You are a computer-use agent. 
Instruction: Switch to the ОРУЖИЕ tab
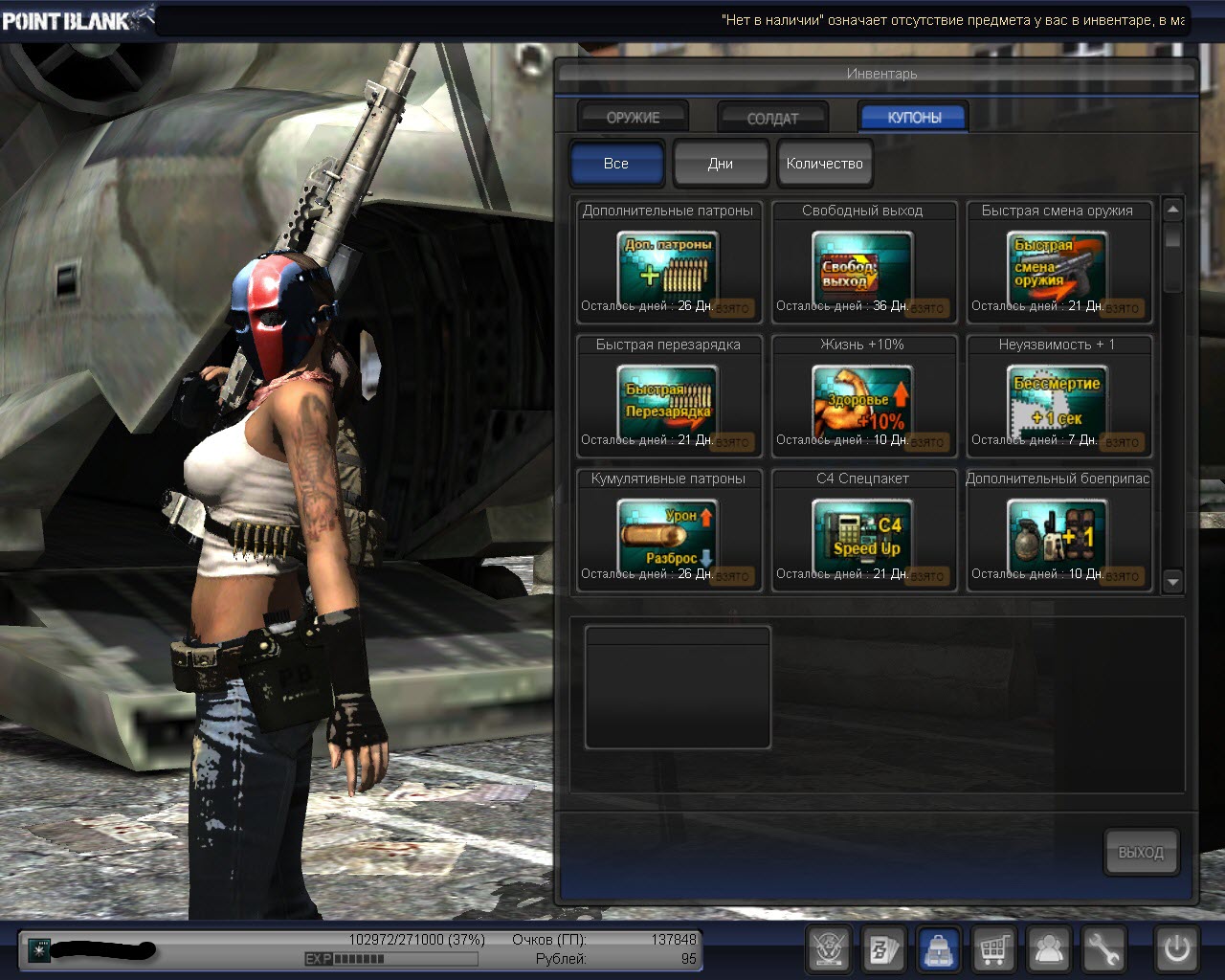tap(633, 117)
